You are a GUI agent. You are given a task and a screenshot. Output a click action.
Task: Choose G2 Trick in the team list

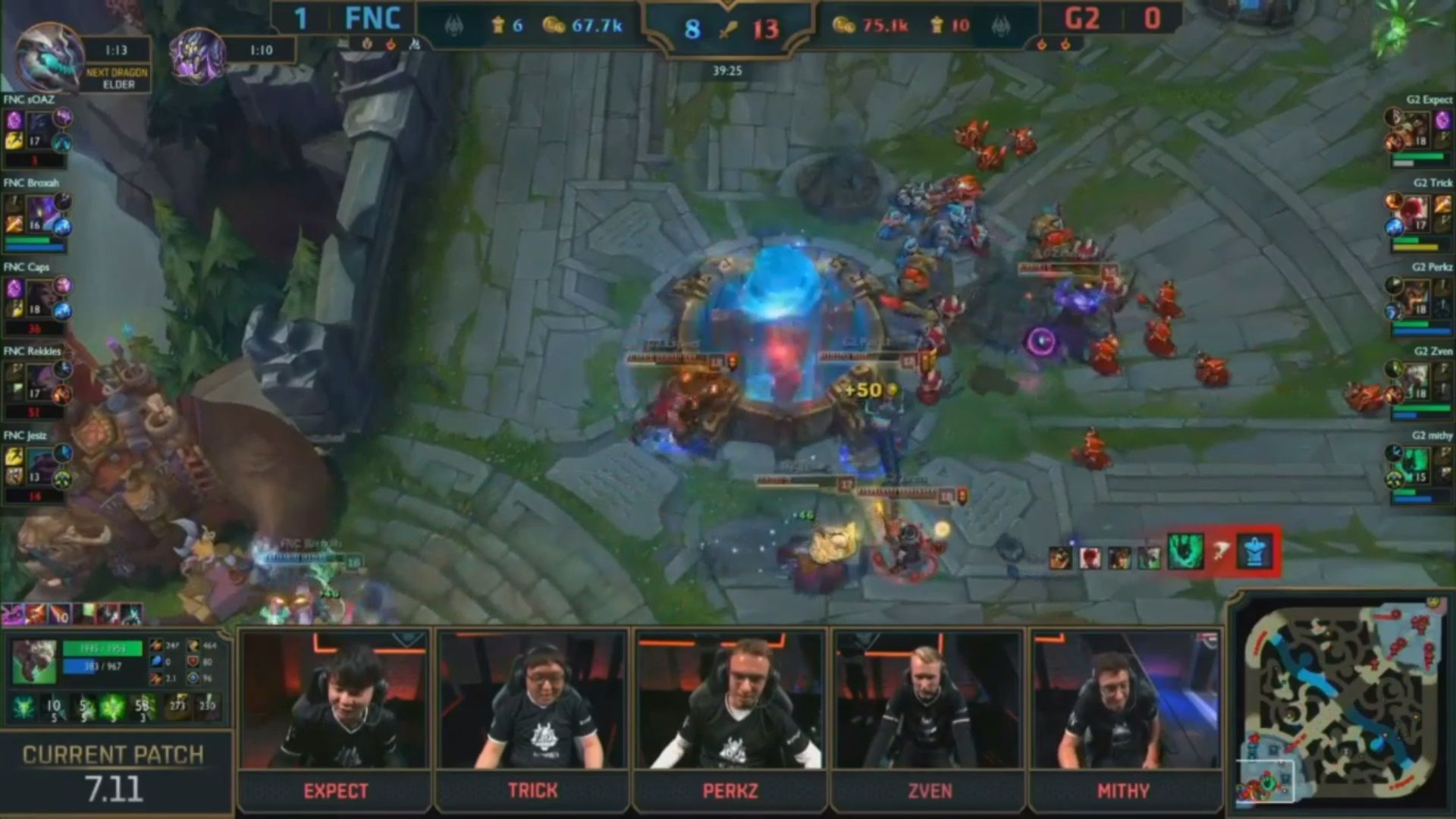click(1420, 216)
